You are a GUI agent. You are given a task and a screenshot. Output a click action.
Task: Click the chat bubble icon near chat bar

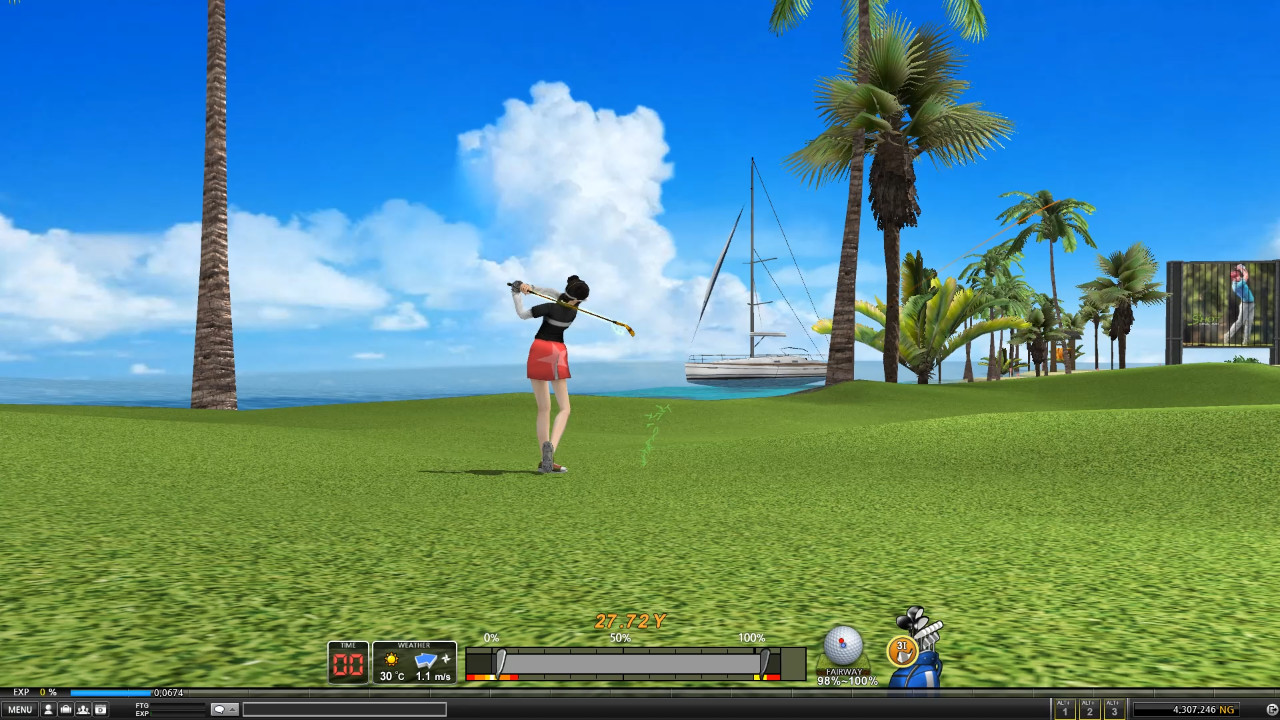click(x=220, y=708)
